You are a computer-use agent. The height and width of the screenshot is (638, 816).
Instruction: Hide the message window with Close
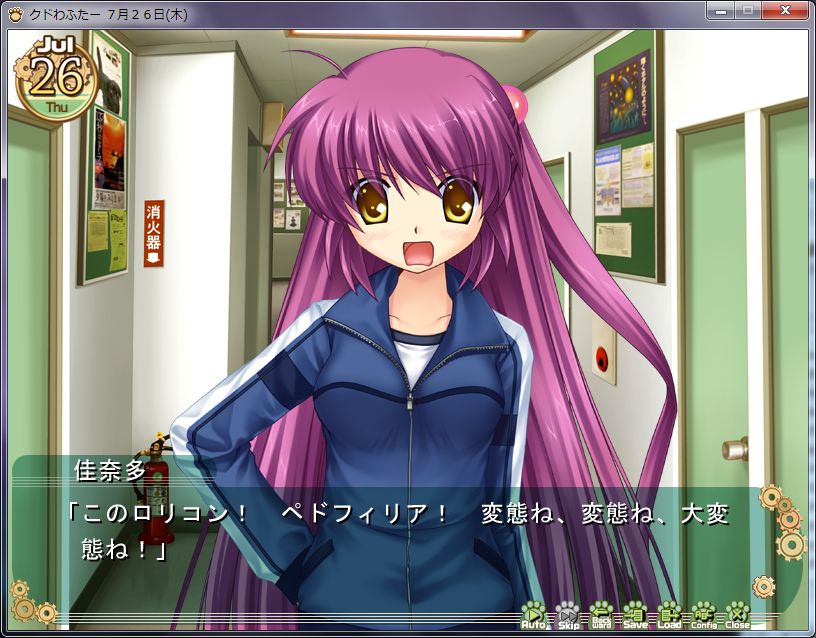tap(737, 614)
